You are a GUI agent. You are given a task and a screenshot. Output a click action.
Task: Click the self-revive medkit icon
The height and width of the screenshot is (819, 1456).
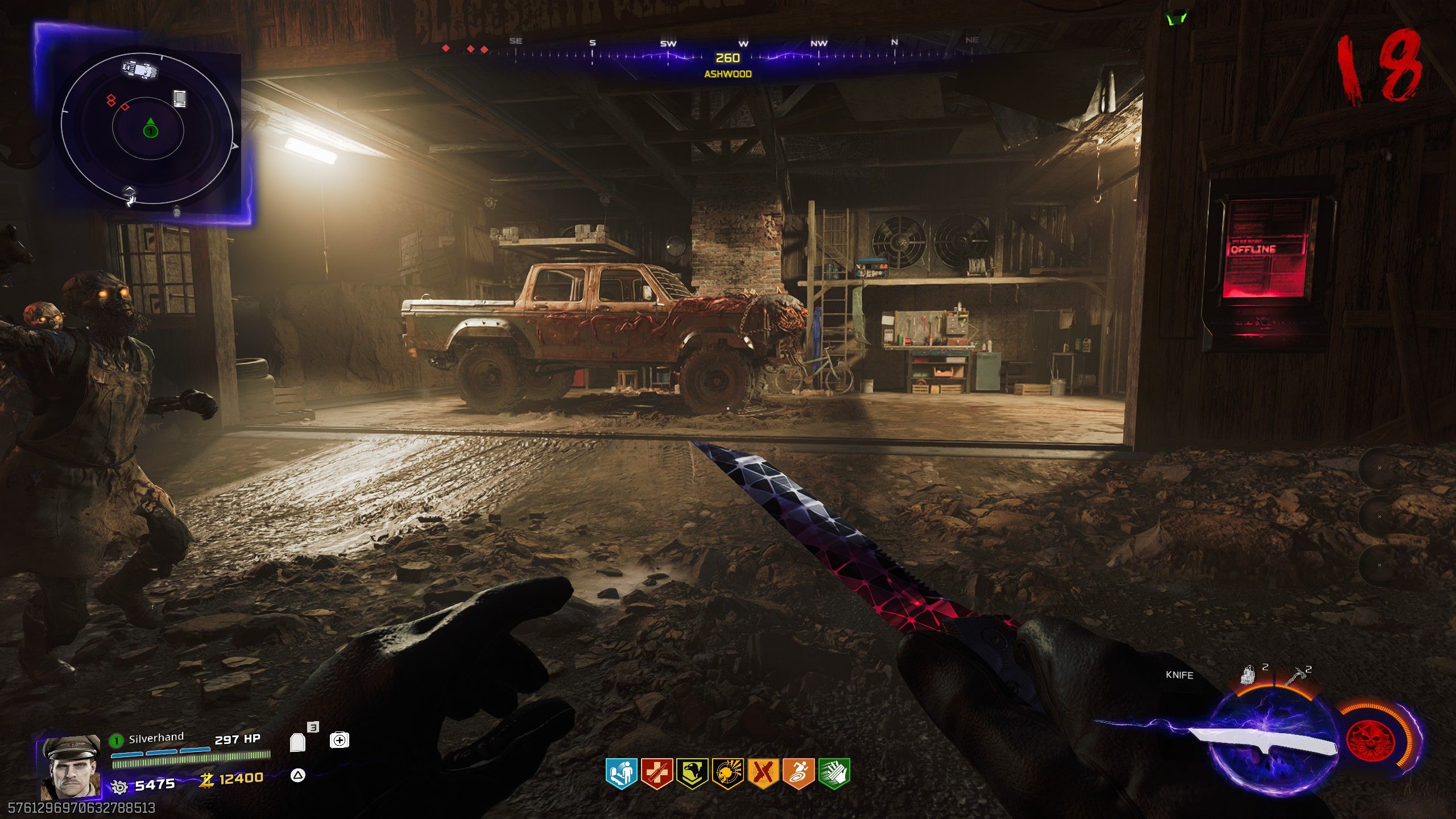coord(339,740)
